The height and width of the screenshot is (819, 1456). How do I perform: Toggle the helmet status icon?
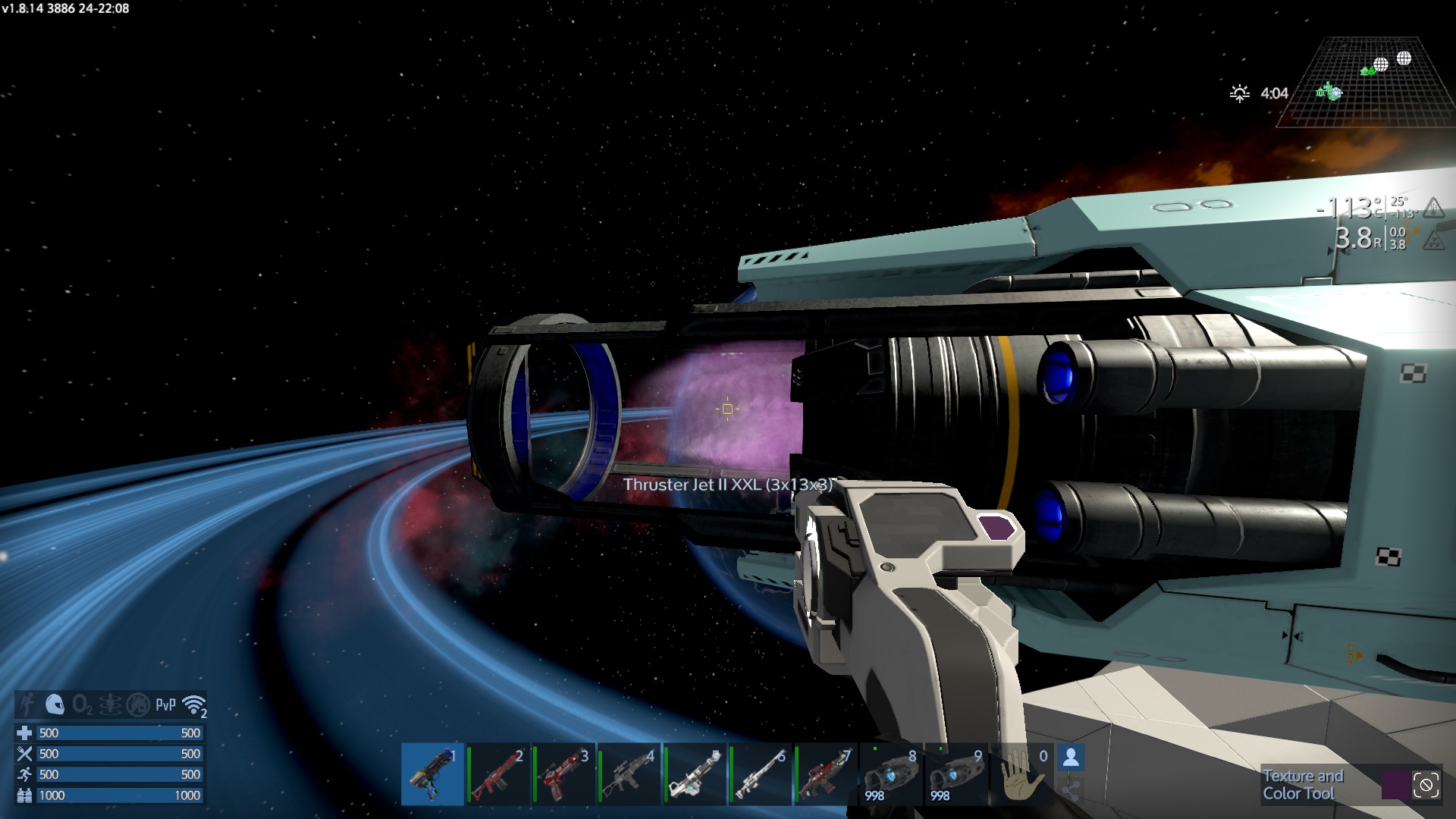point(55,705)
